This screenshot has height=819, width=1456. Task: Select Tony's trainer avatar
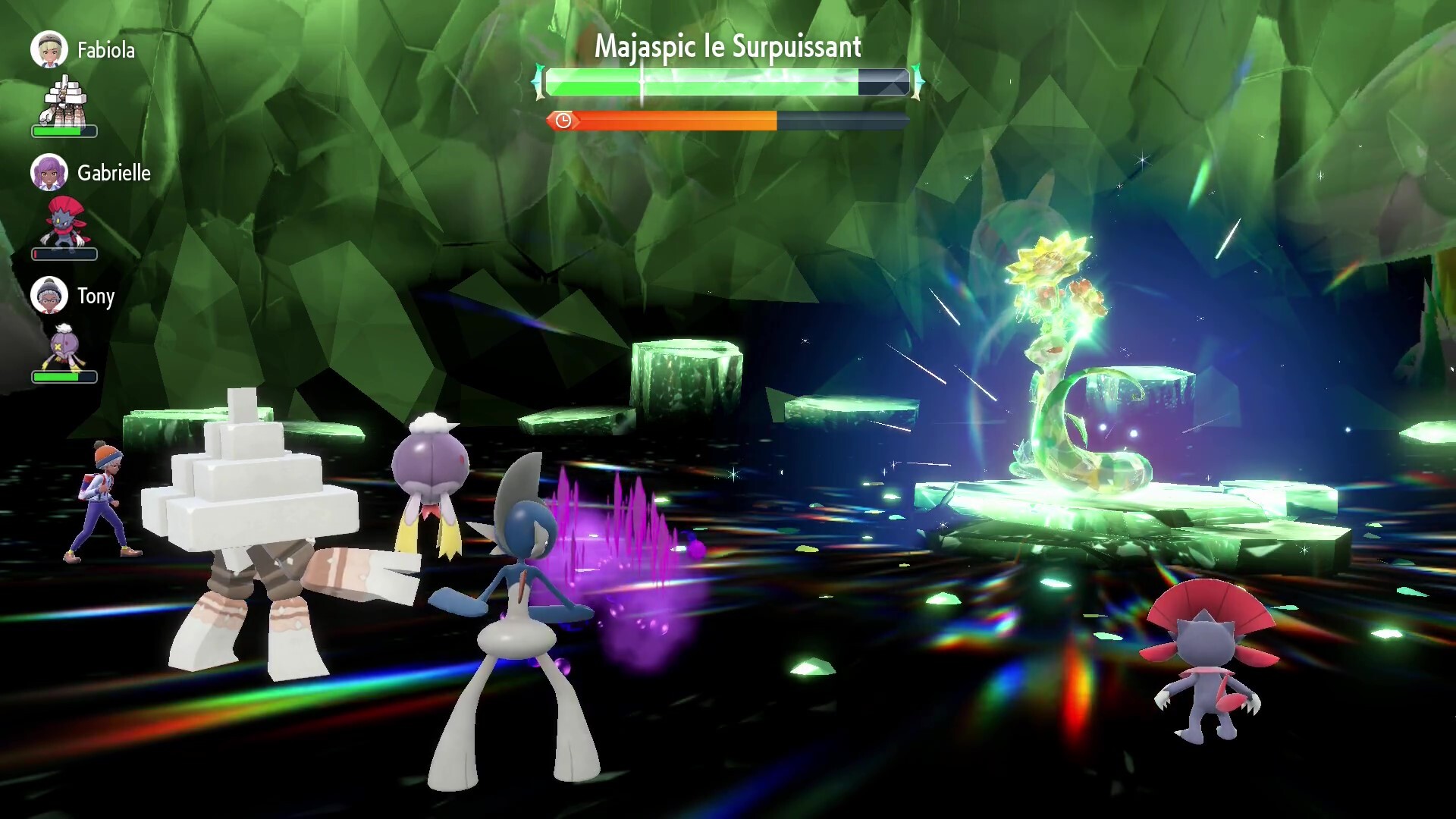[x=49, y=295]
